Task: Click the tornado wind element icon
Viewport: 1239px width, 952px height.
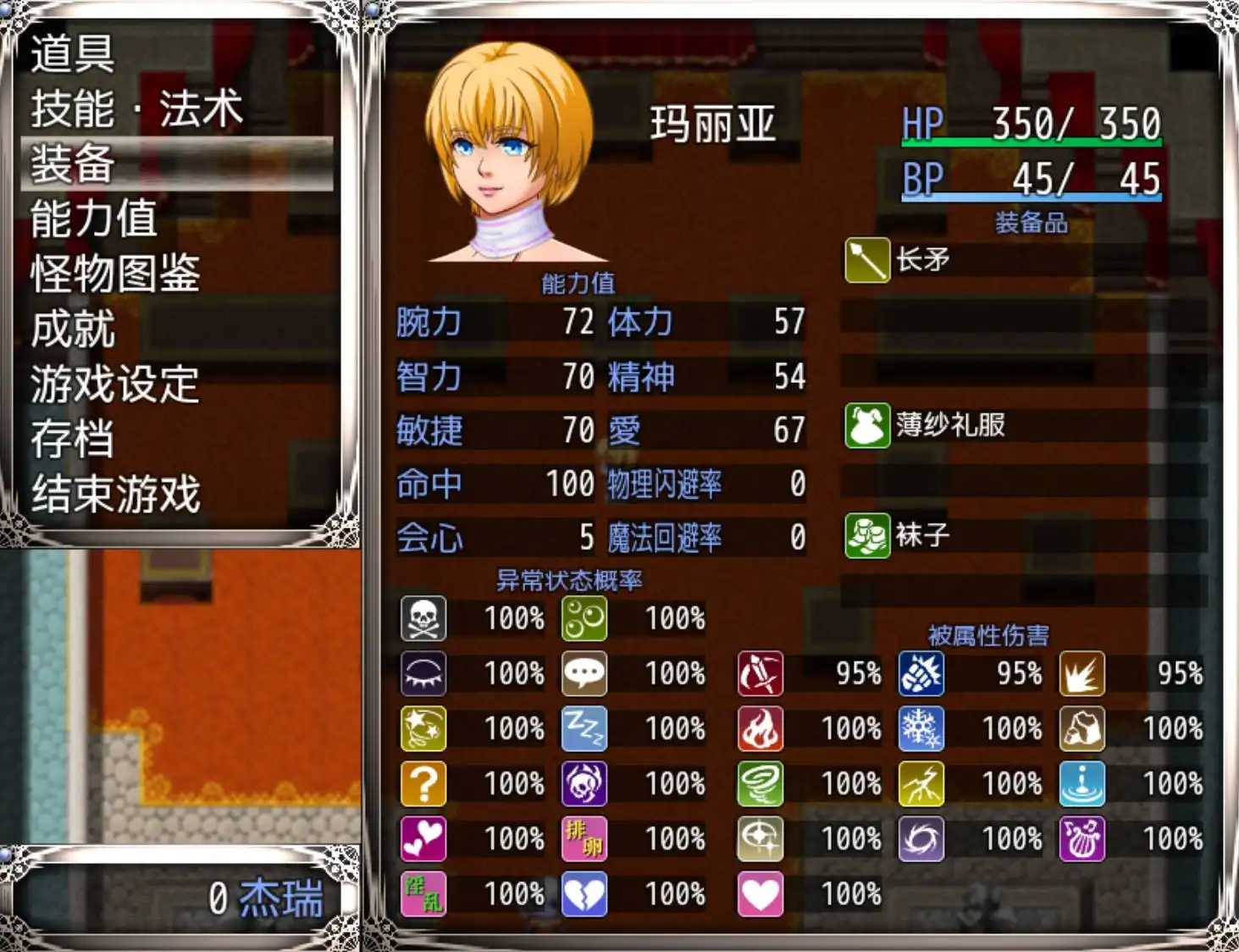Action: pos(760,783)
